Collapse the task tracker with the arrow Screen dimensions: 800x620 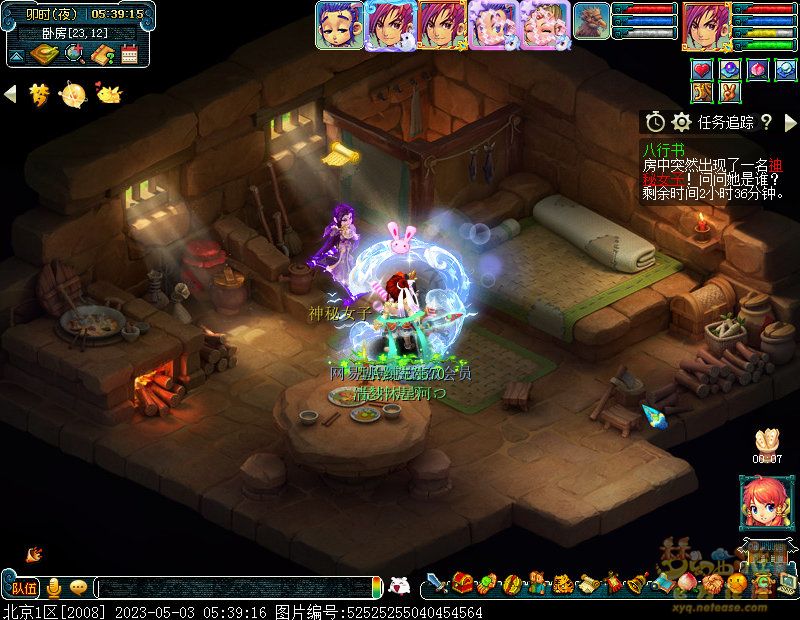(x=790, y=122)
